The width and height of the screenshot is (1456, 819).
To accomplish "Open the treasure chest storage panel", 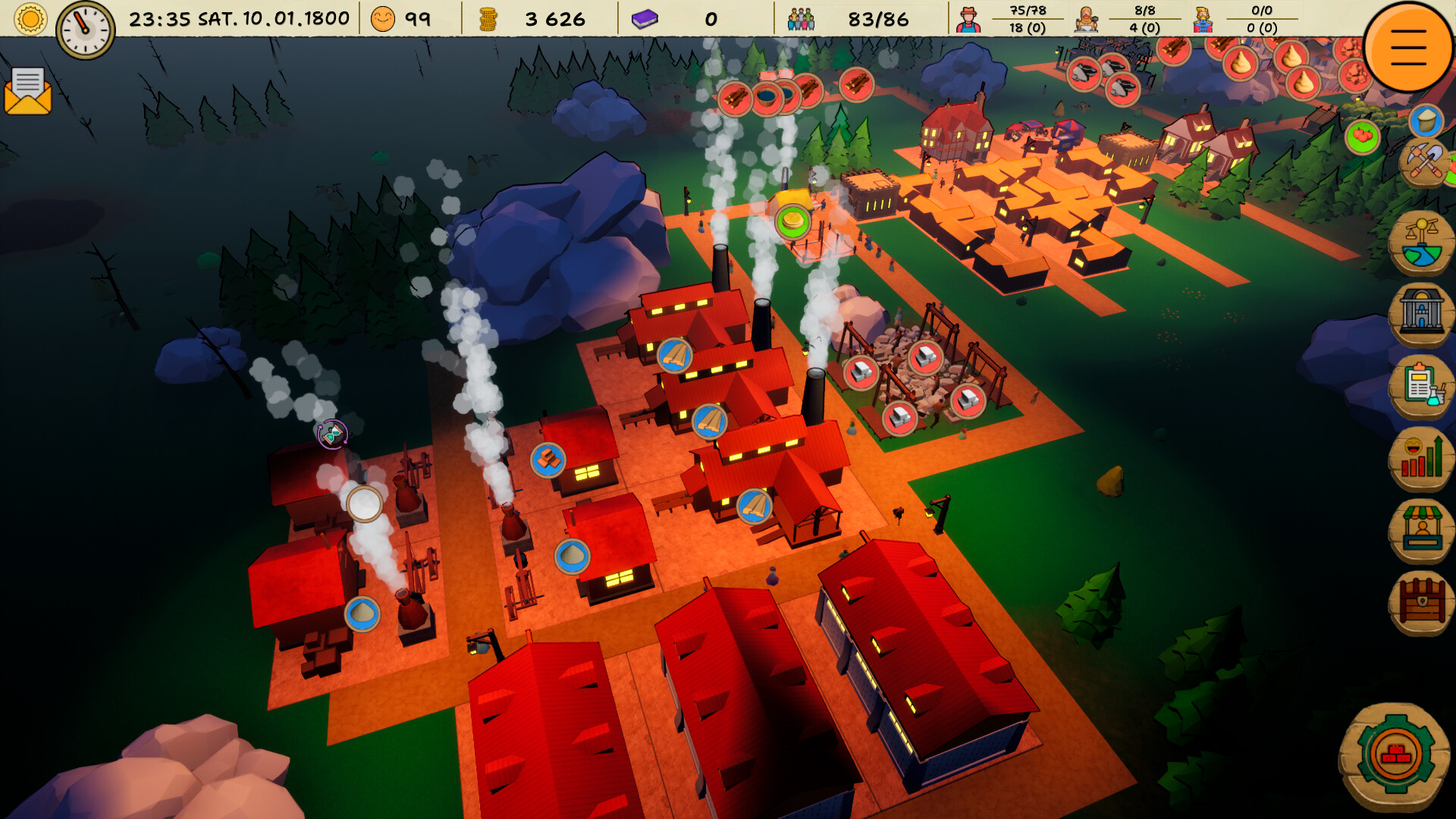I will click(1423, 598).
